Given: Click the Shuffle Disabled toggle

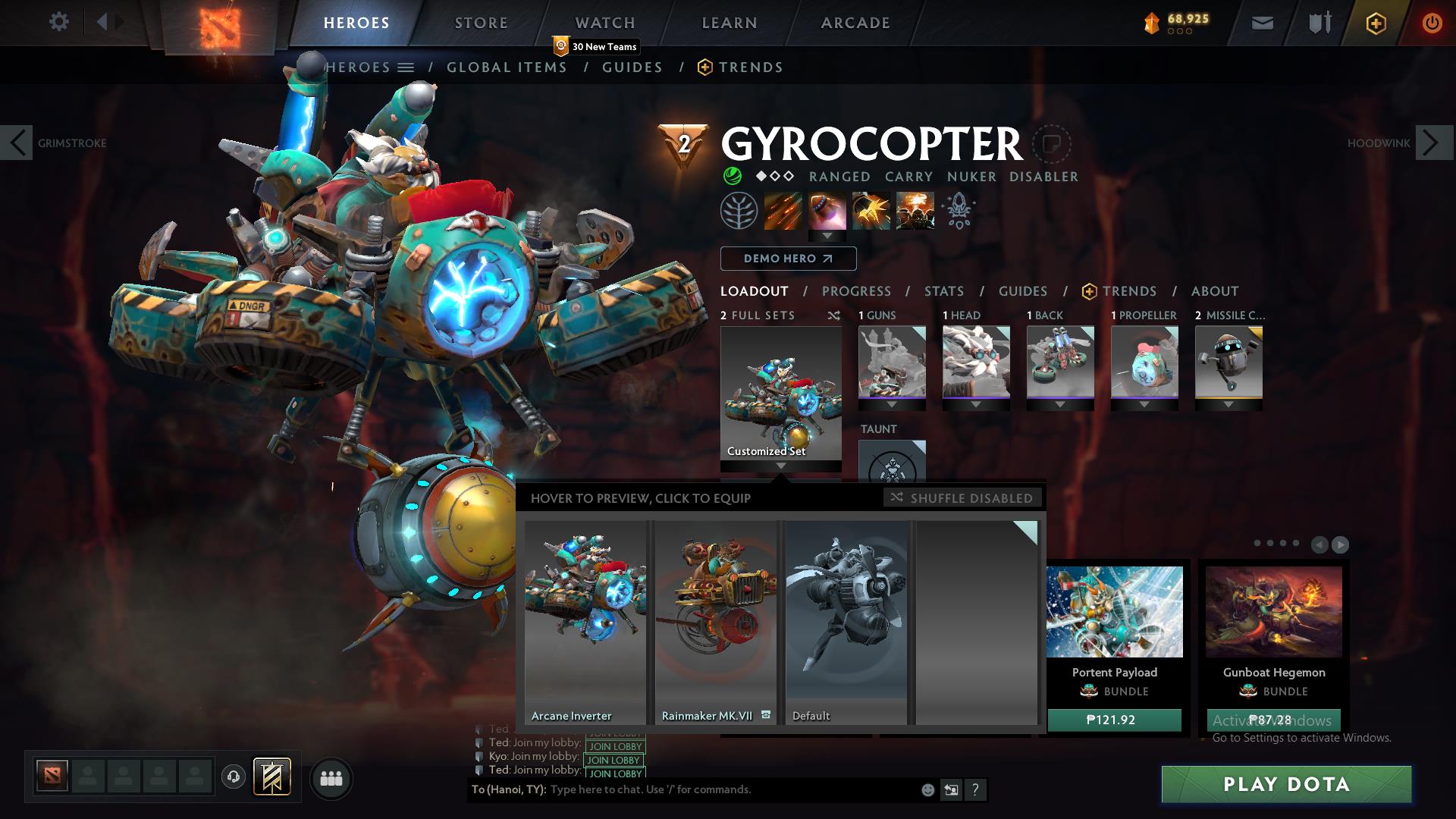Looking at the screenshot, I should pyautogui.click(x=963, y=498).
